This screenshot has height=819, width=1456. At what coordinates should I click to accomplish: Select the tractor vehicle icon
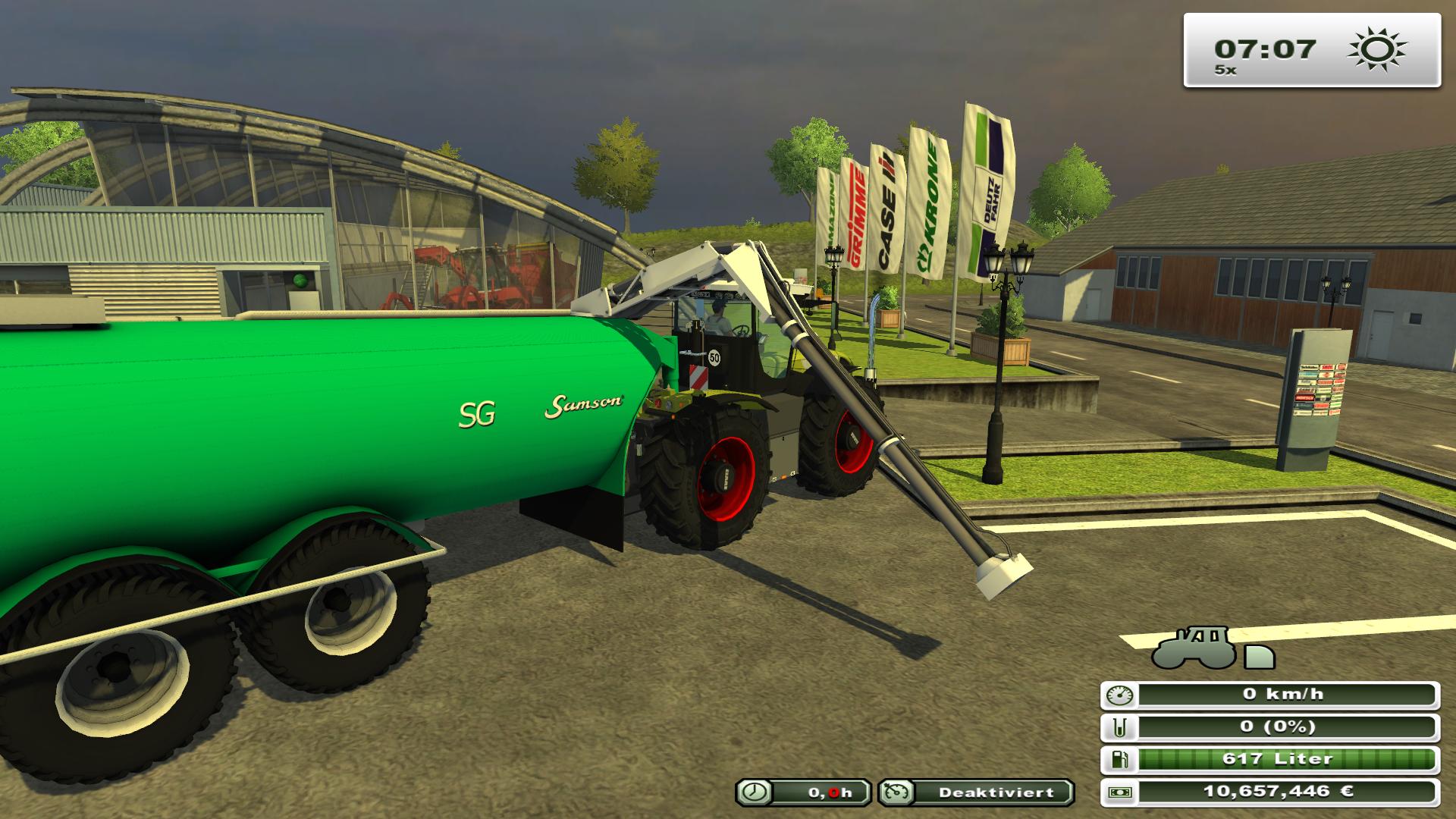1193,648
